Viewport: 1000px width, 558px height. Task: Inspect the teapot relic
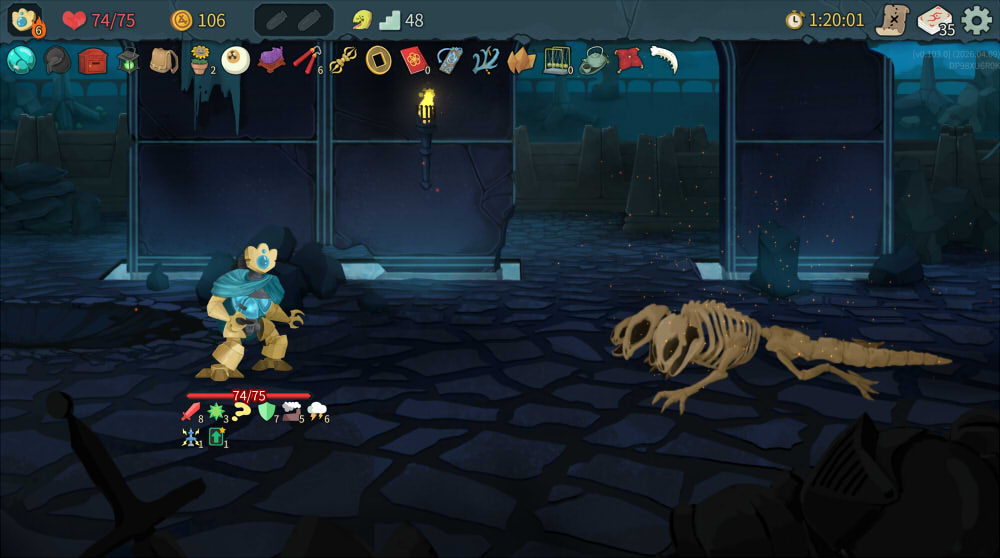593,60
